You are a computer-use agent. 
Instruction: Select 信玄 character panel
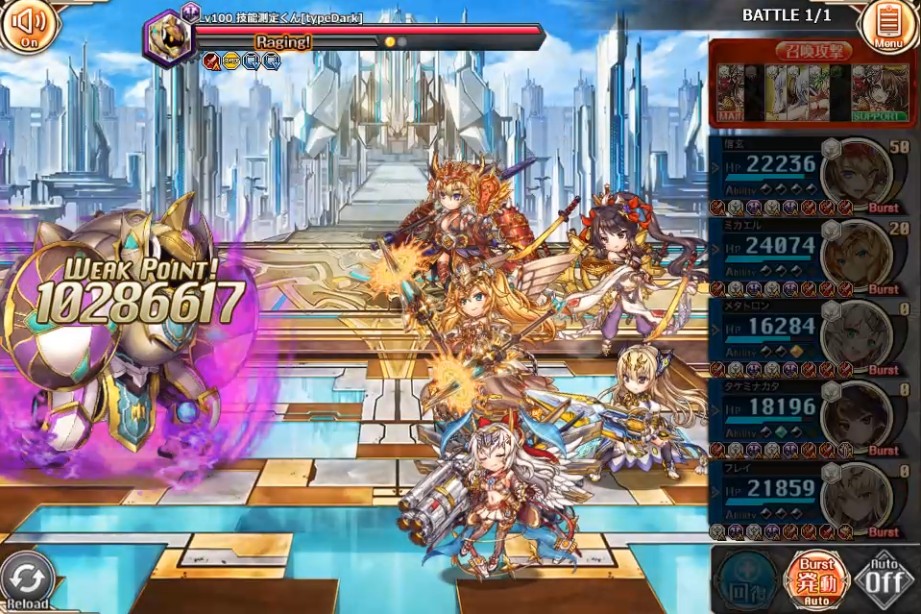[x=810, y=174]
